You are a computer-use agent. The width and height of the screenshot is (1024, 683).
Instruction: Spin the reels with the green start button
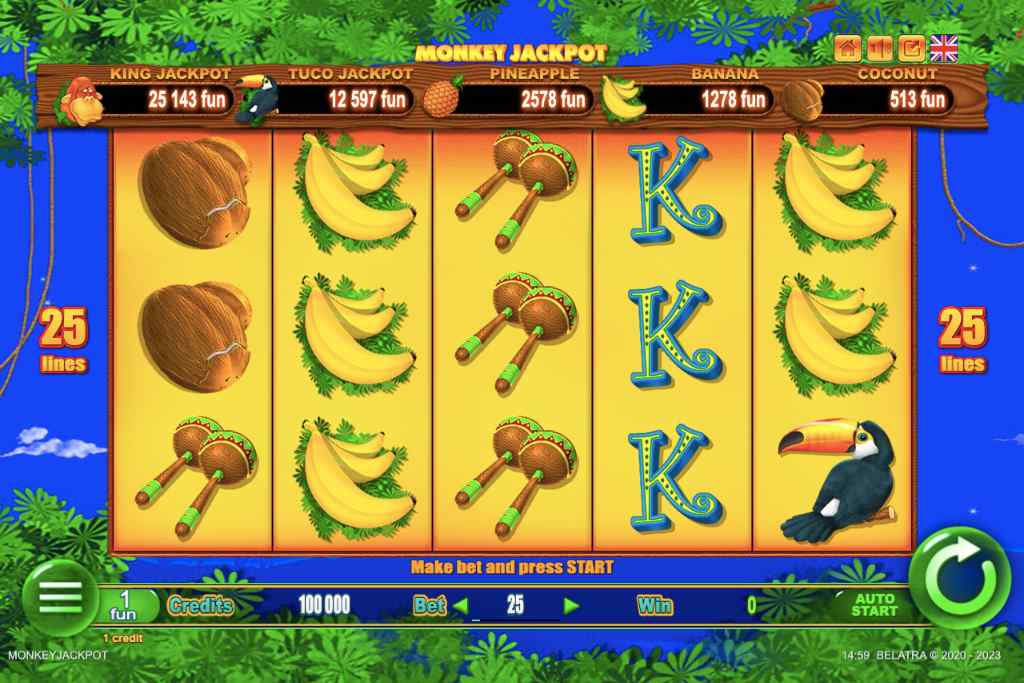point(965,578)
